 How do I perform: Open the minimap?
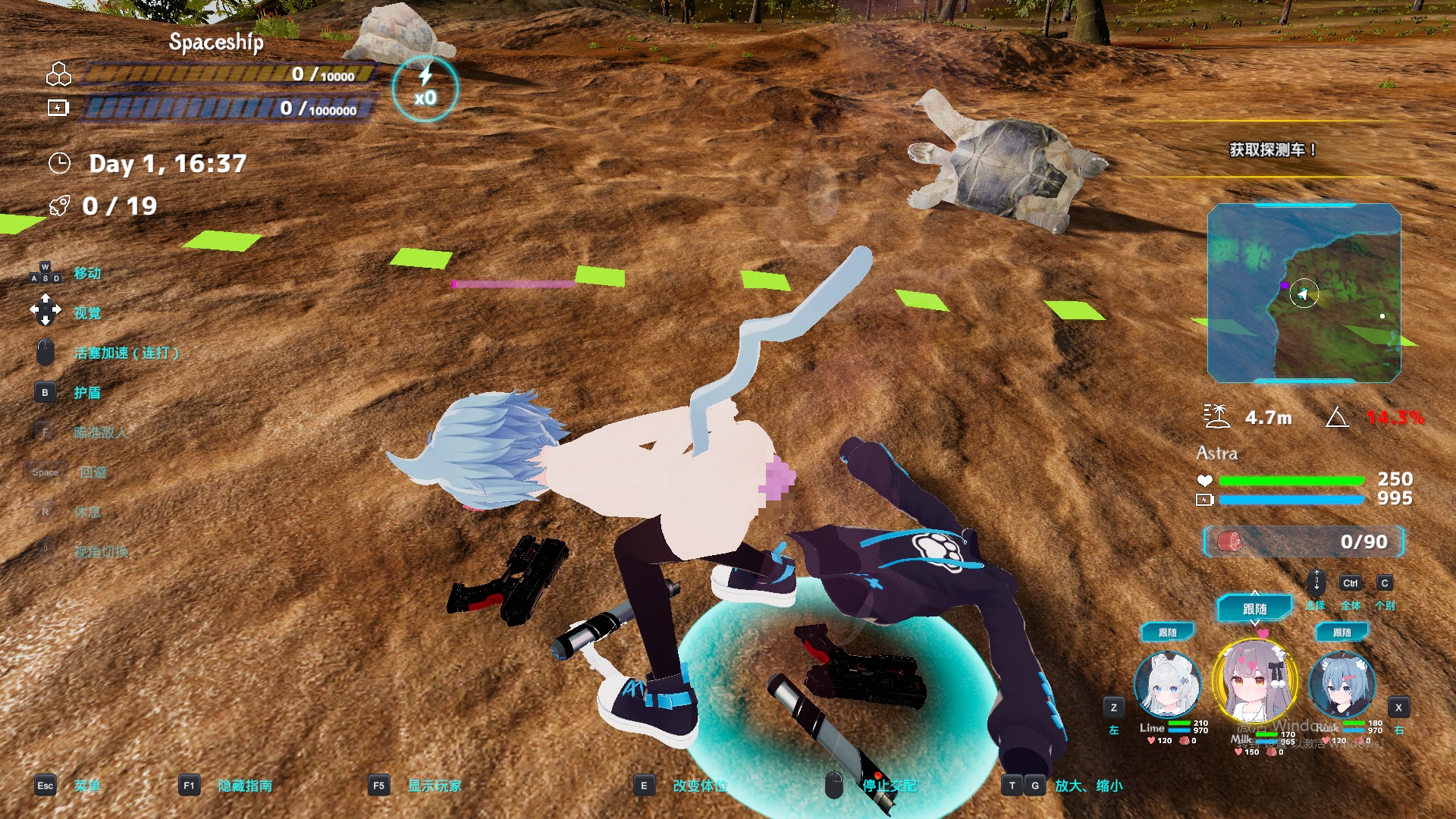[x=1304, y=293]
